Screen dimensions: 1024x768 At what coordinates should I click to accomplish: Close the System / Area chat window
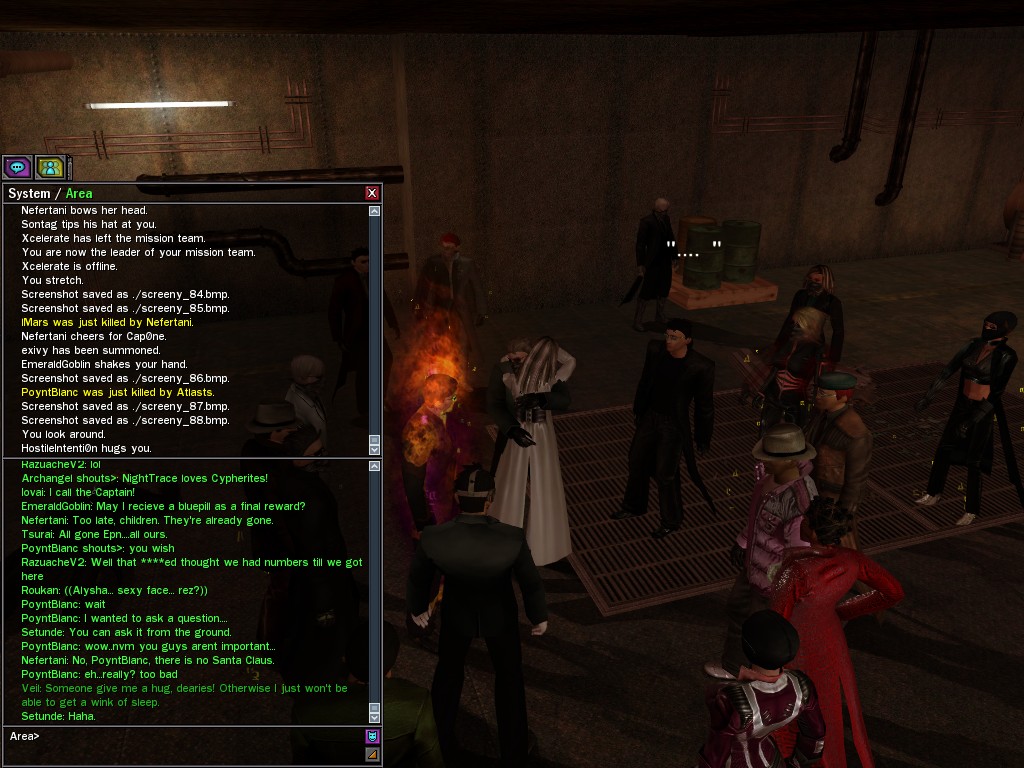[372, 193]
